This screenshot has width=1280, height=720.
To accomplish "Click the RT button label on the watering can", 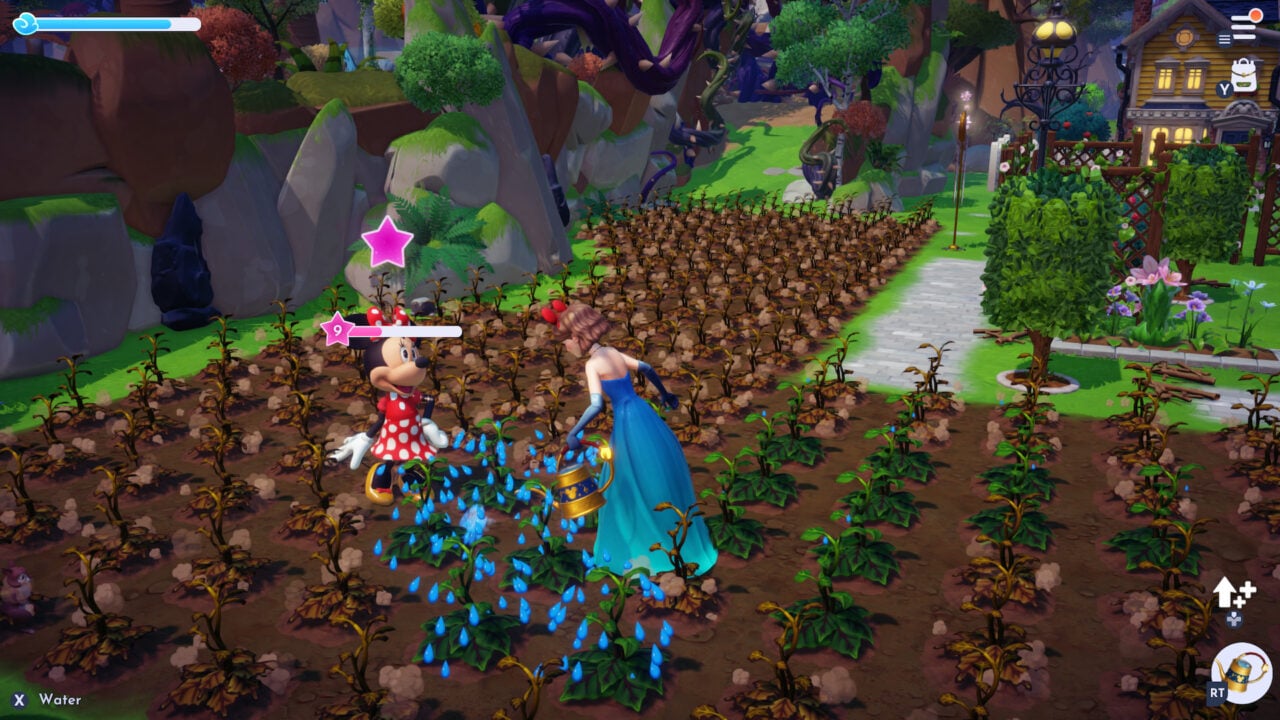I will (1217, 692).
